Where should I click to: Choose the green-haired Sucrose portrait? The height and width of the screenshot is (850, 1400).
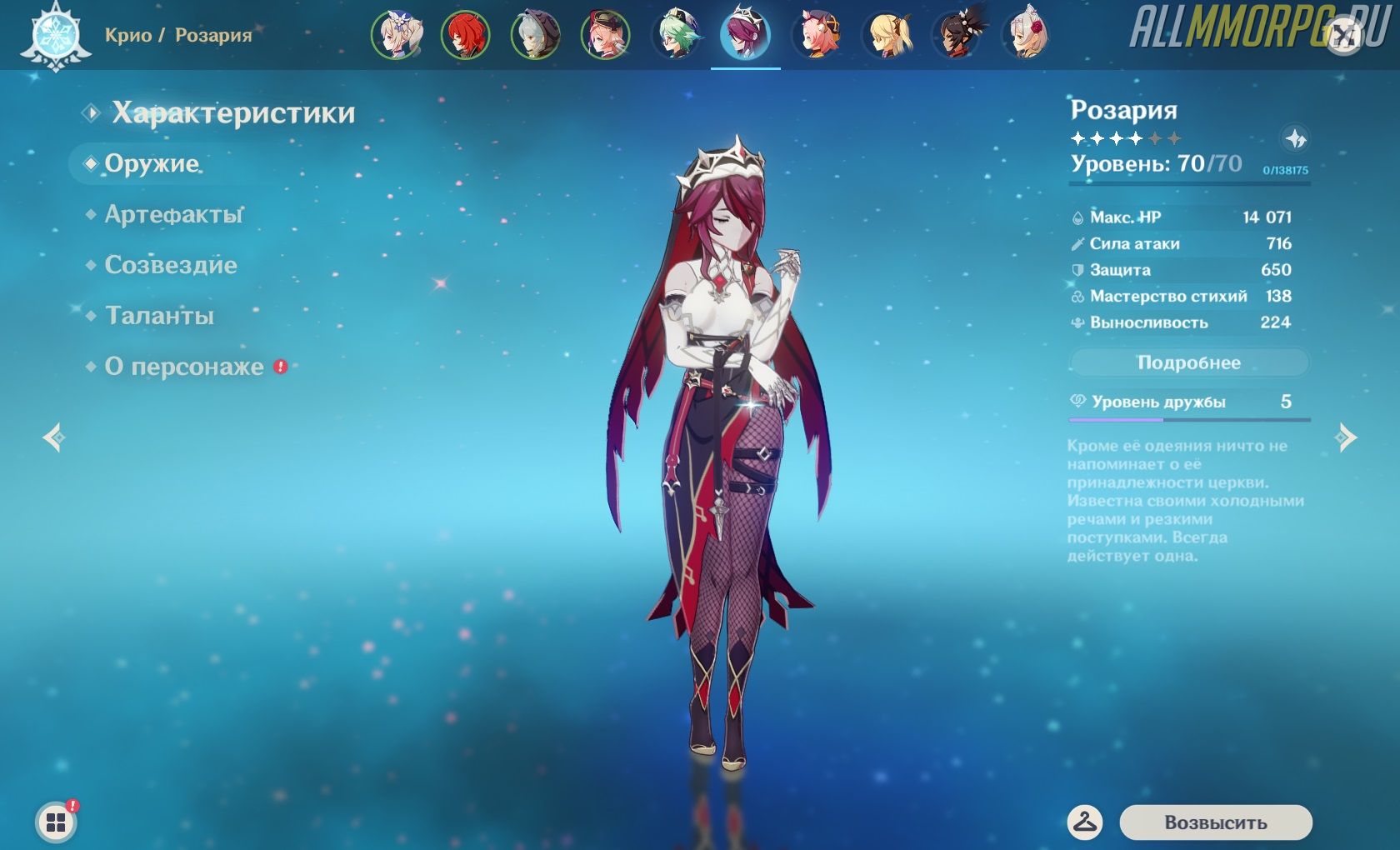click(676, 35)
